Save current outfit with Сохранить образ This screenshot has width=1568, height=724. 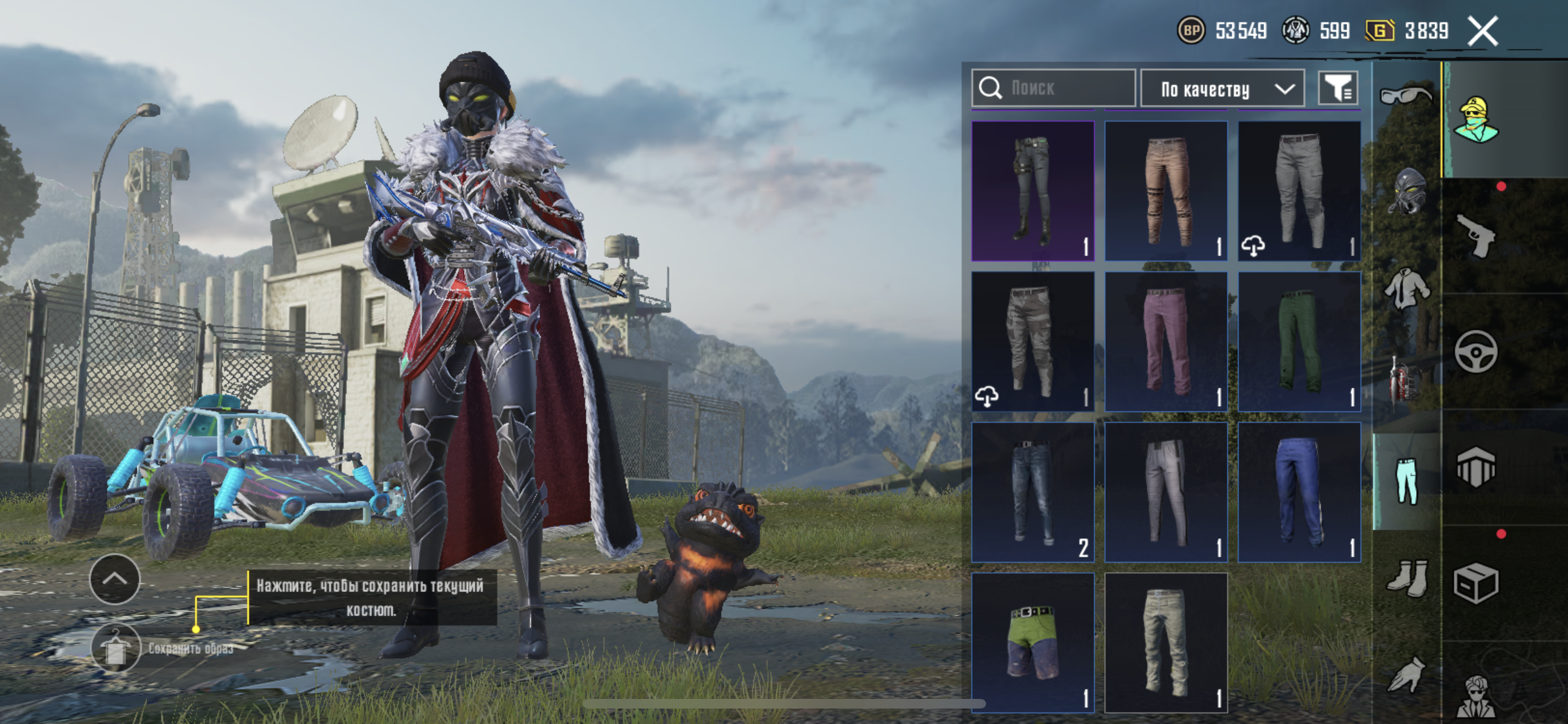[x=116, y=648]
